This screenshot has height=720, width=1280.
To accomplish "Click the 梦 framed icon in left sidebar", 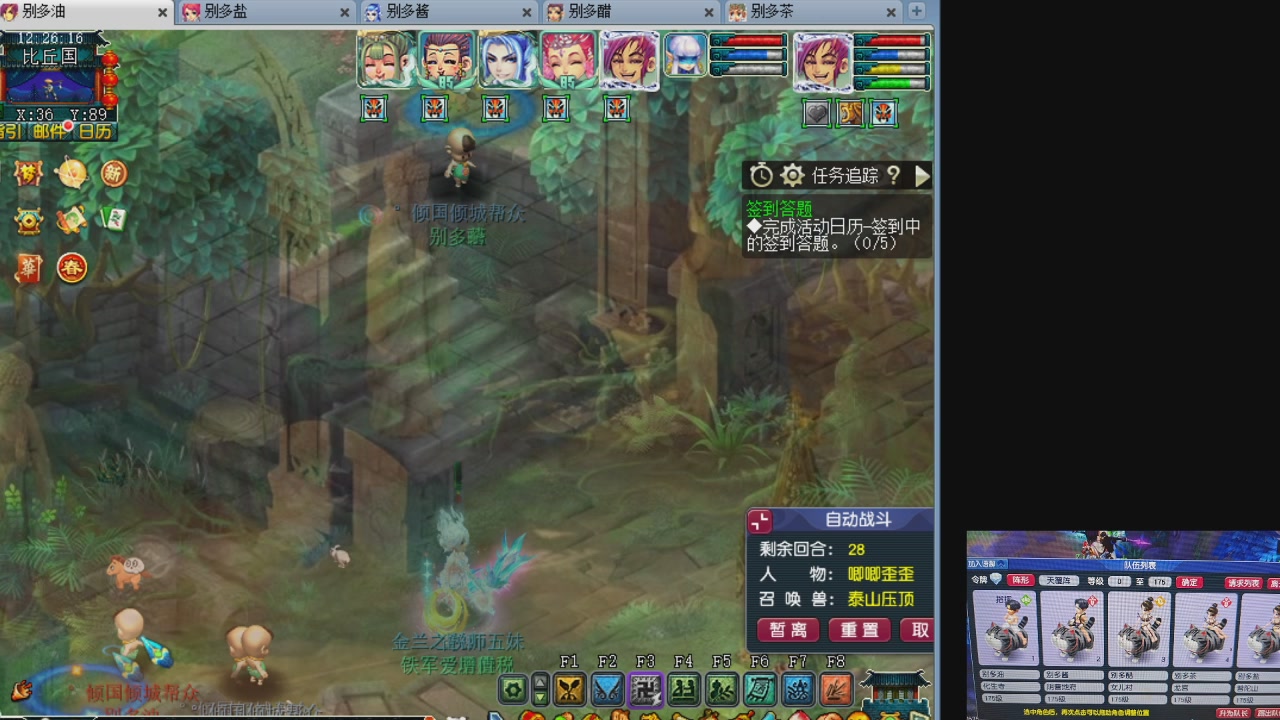I will pos(27,174).
